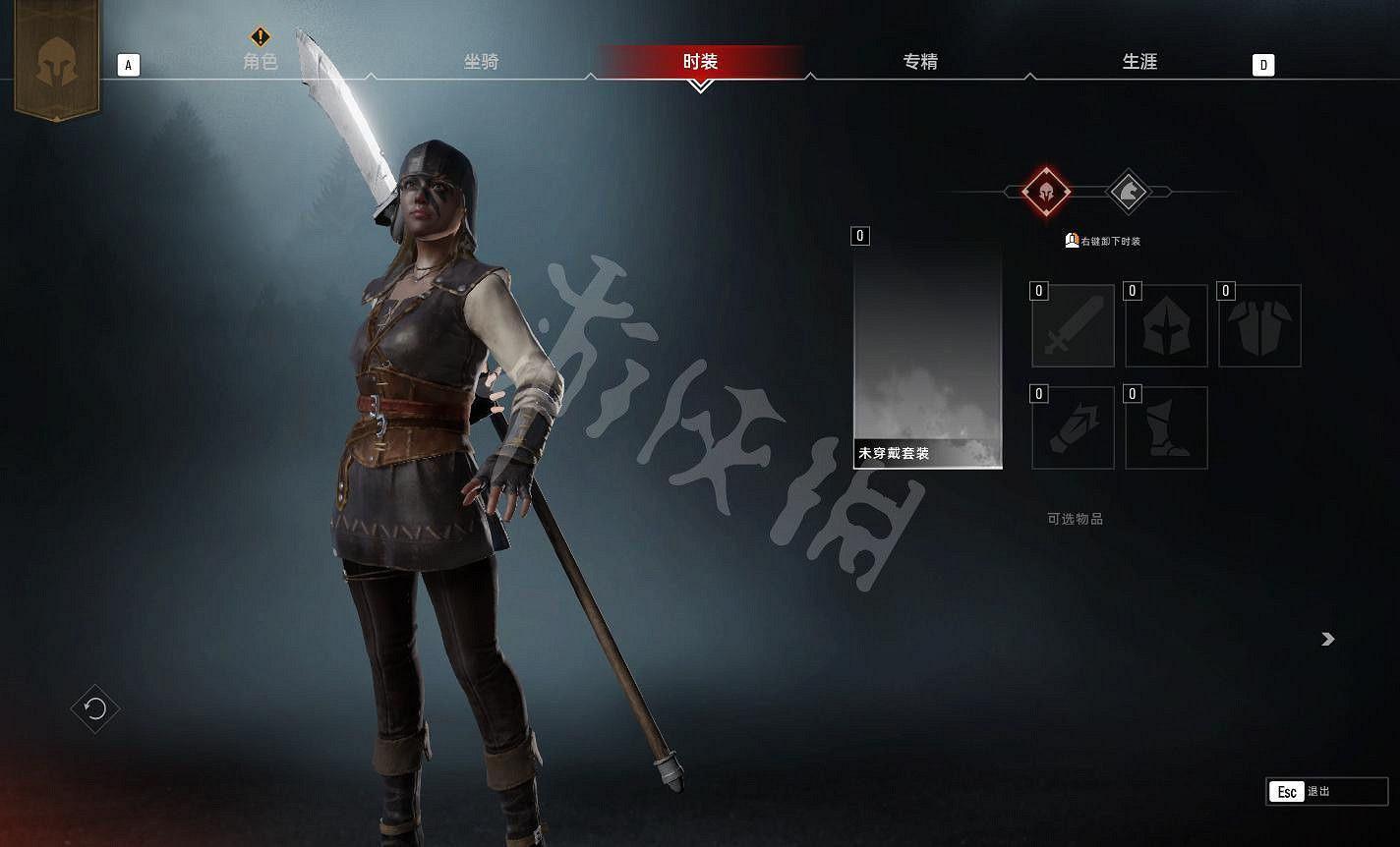Select the sword weapon skin slot
Viewport: 1400px width, 847px height.
1073,325
